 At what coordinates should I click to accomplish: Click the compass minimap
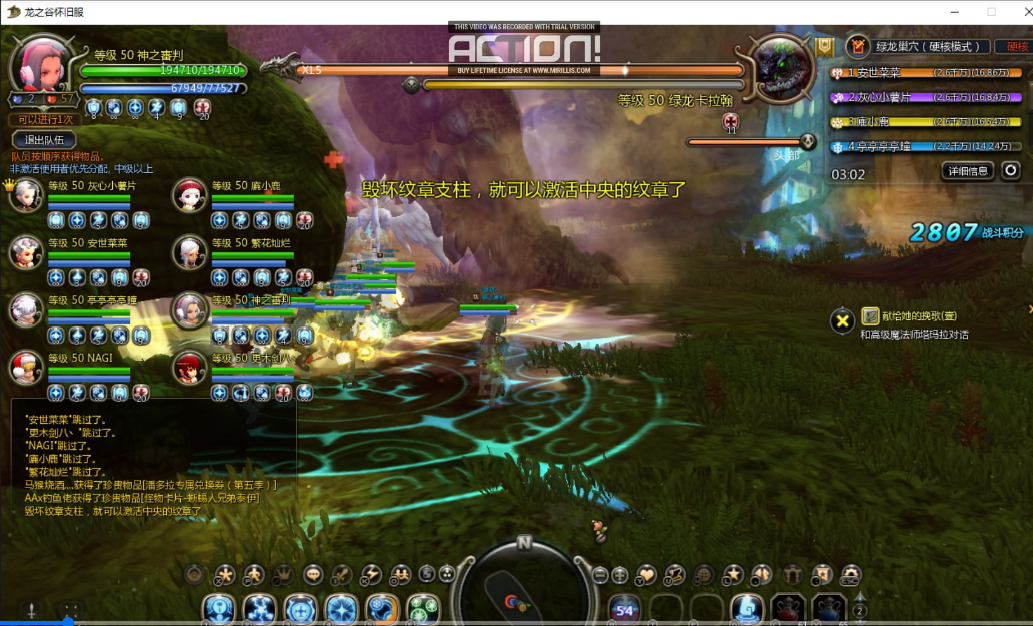click(523, 592)
